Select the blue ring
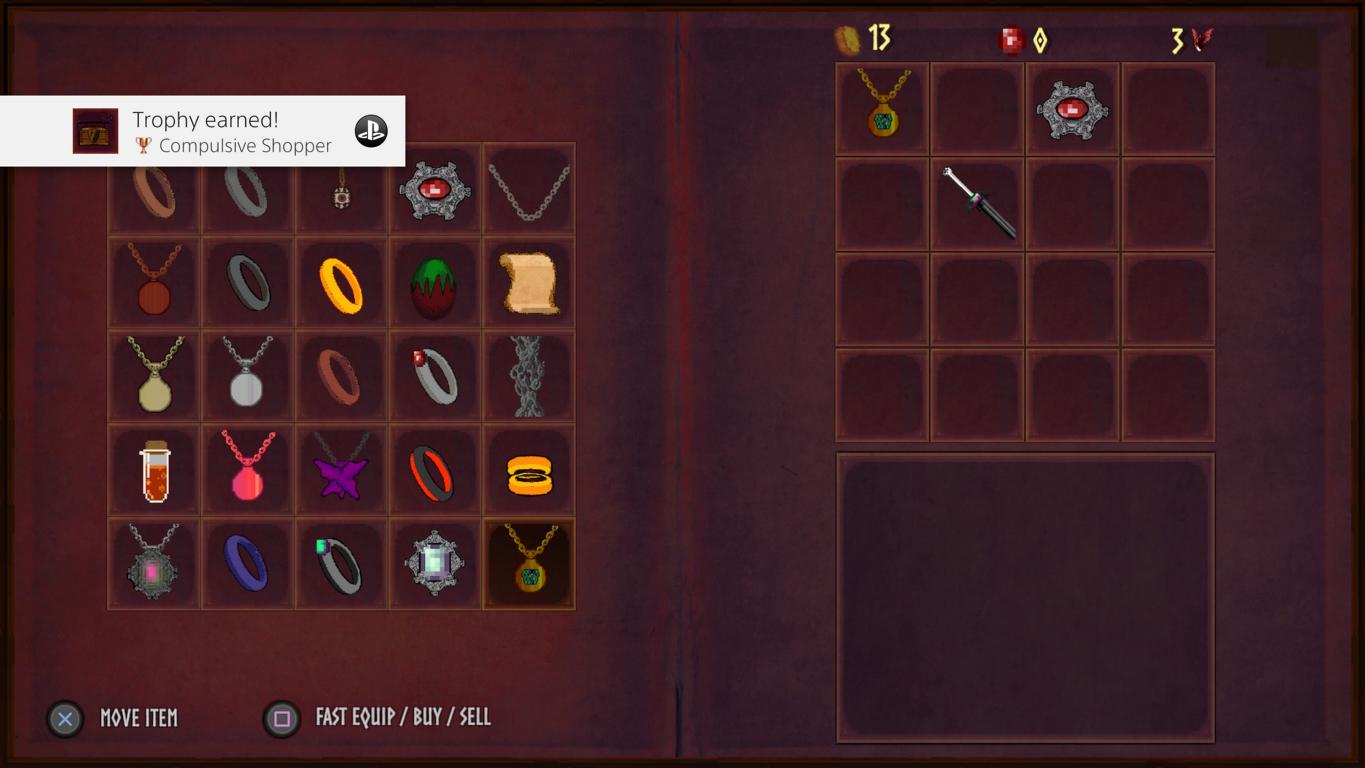The image size is (1365, 768). pyautogui.click(x=247, y=564)
